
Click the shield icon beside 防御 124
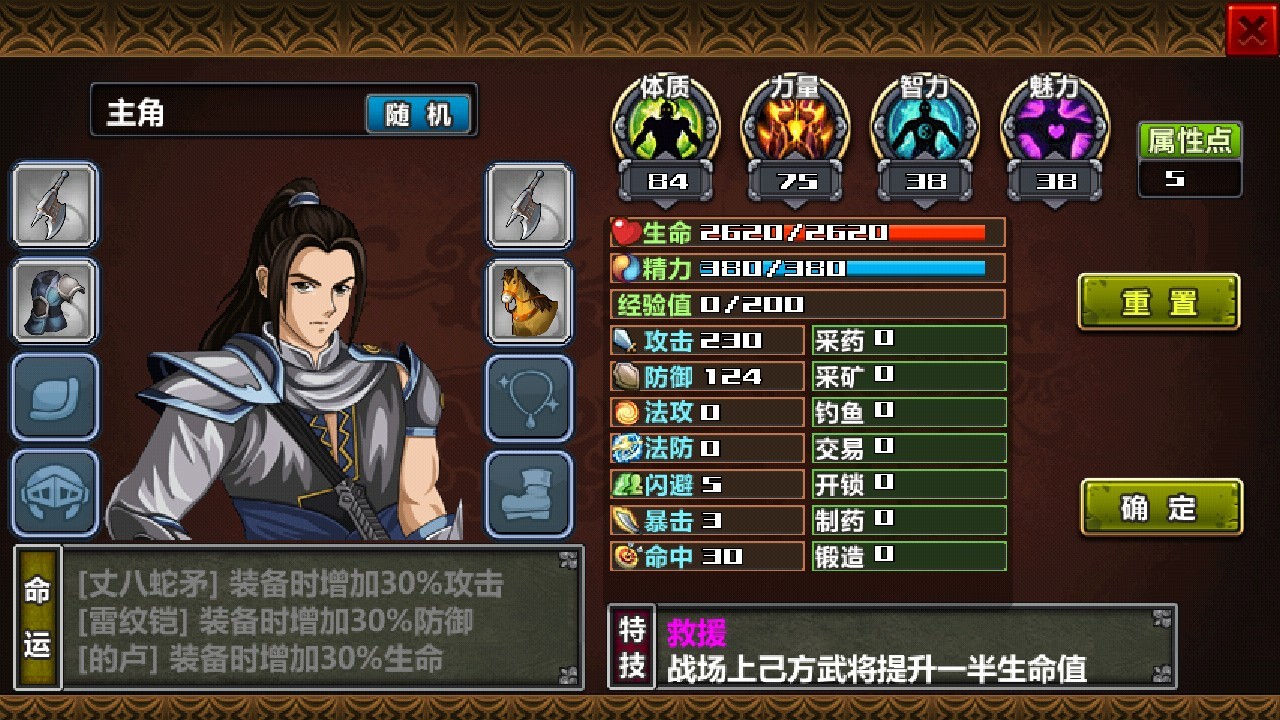click(x=627, y=376)
